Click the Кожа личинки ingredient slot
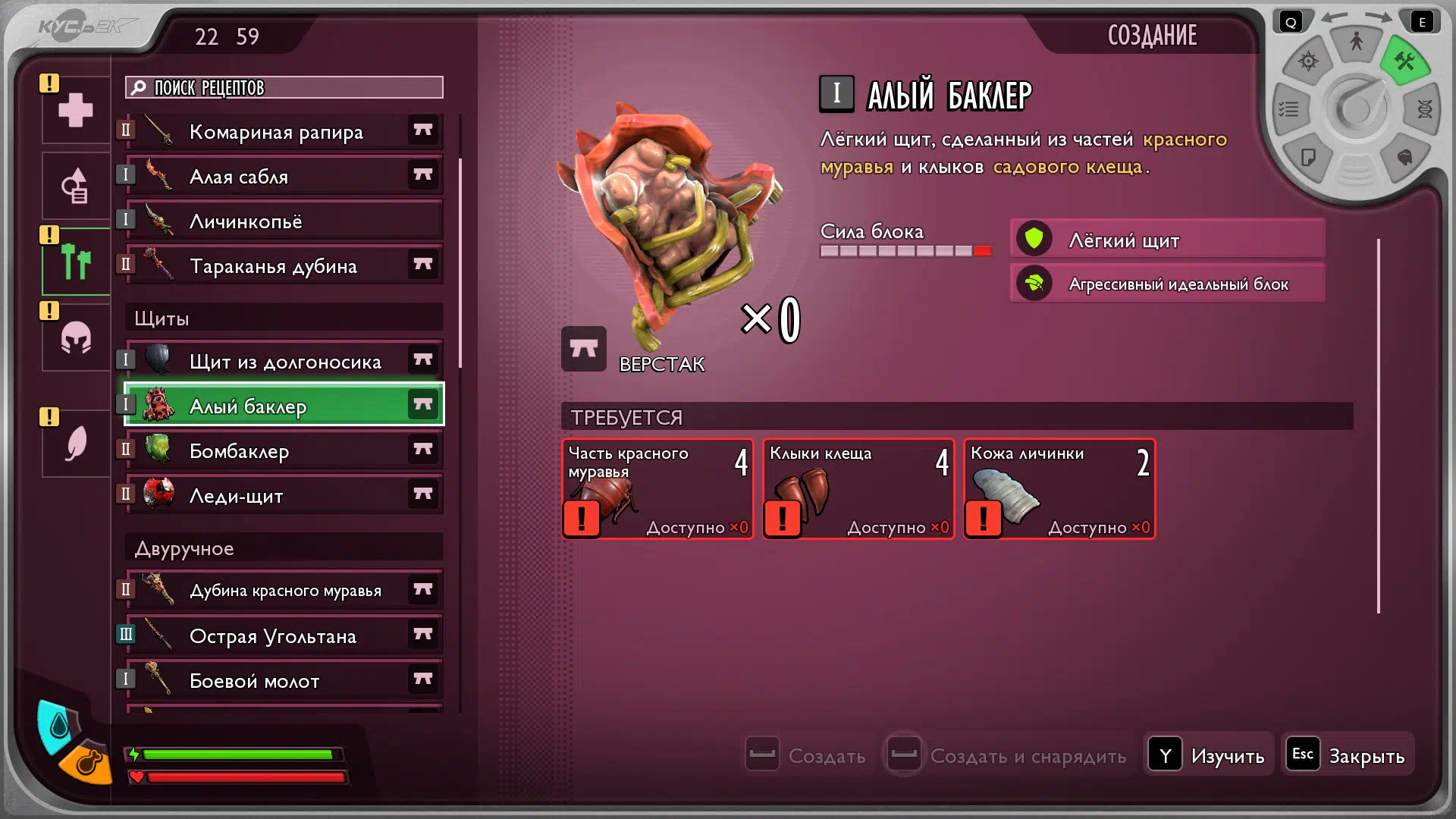 click(x=1059, y=489)
